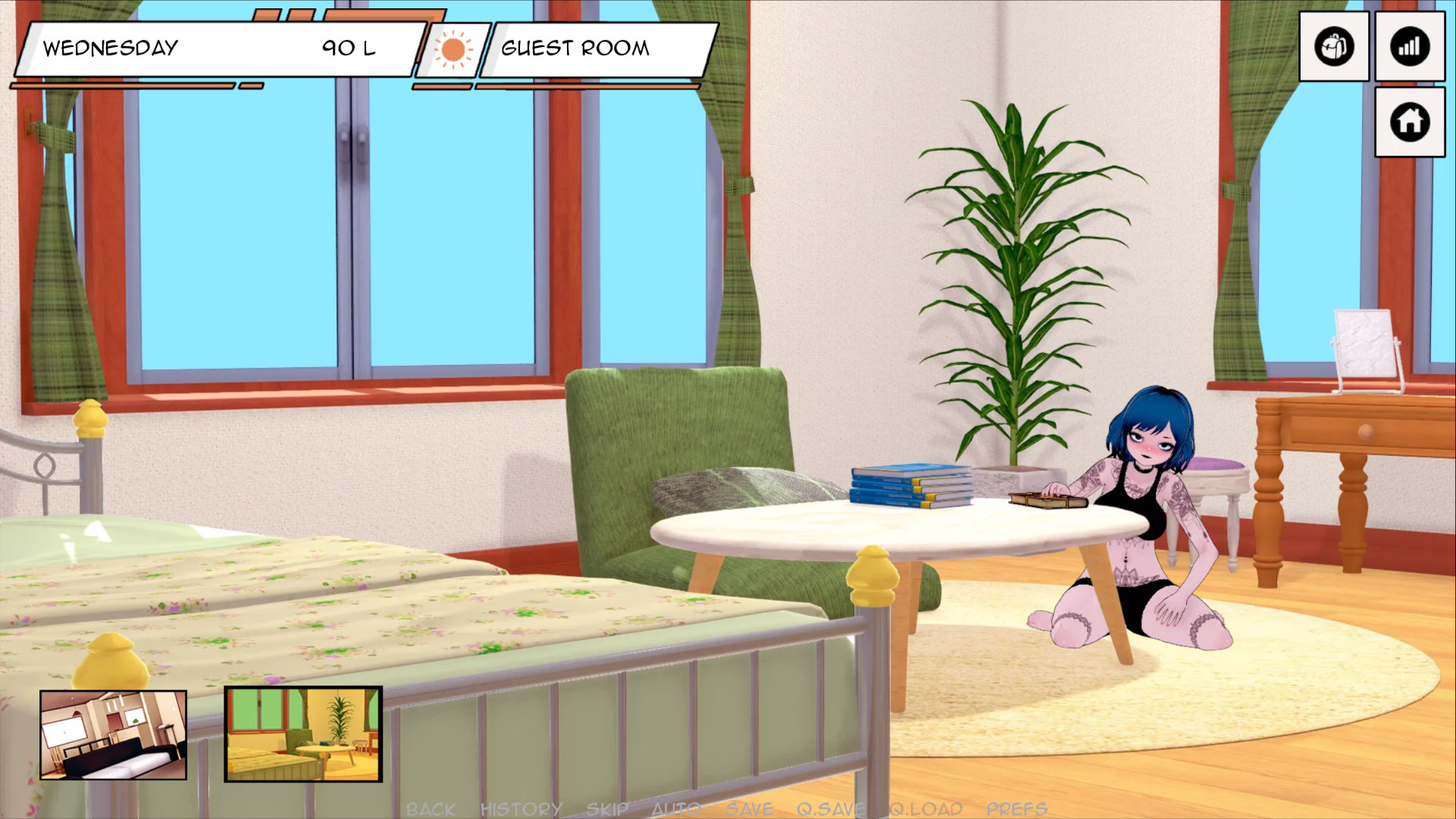The width and height of the screenshot is (1456, 819).
Task: Quick save with Q.Save
Action: 830,809
